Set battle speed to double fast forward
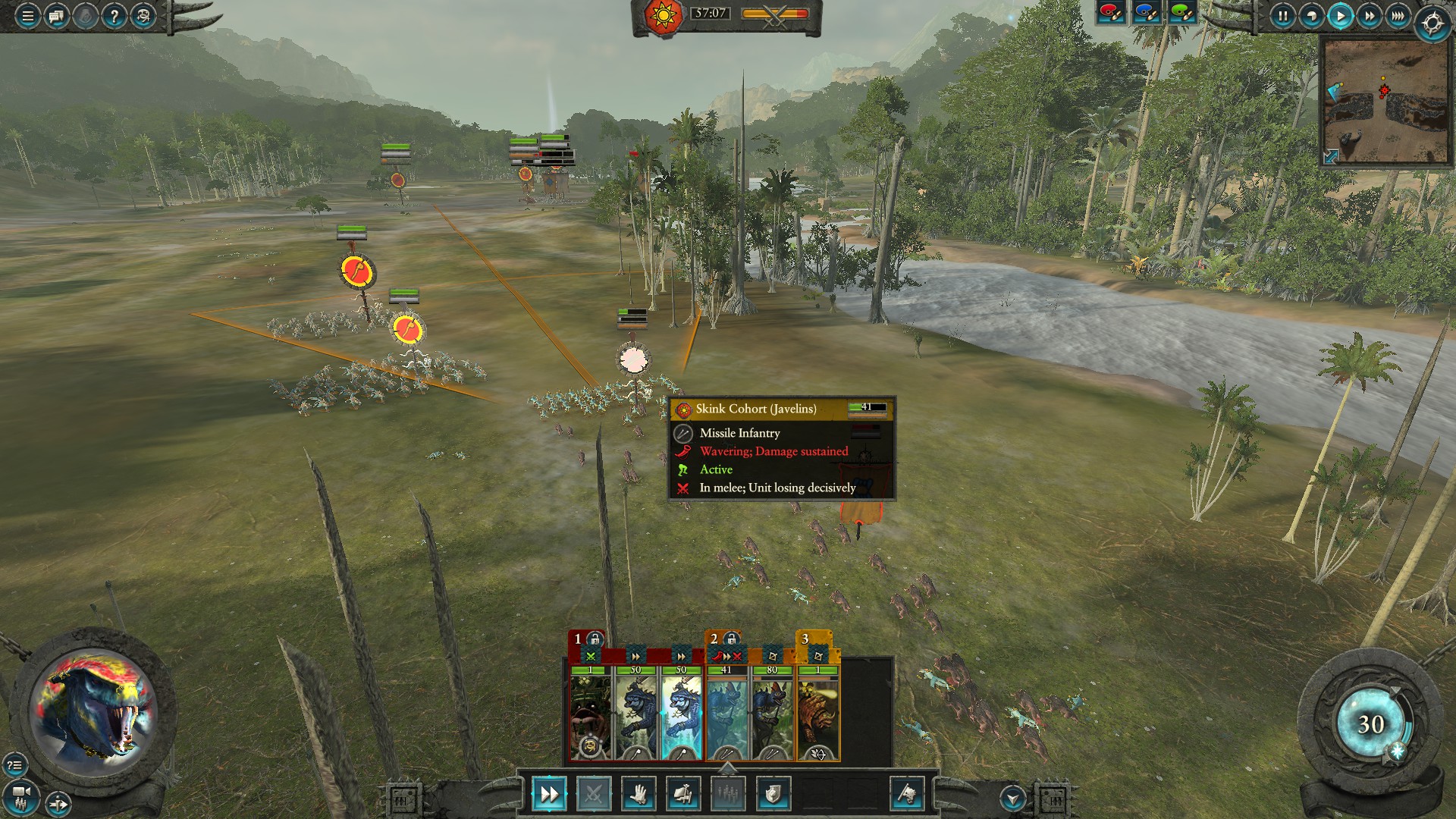The width and height of the screenshot is (1456, 819). (1369, 16)
